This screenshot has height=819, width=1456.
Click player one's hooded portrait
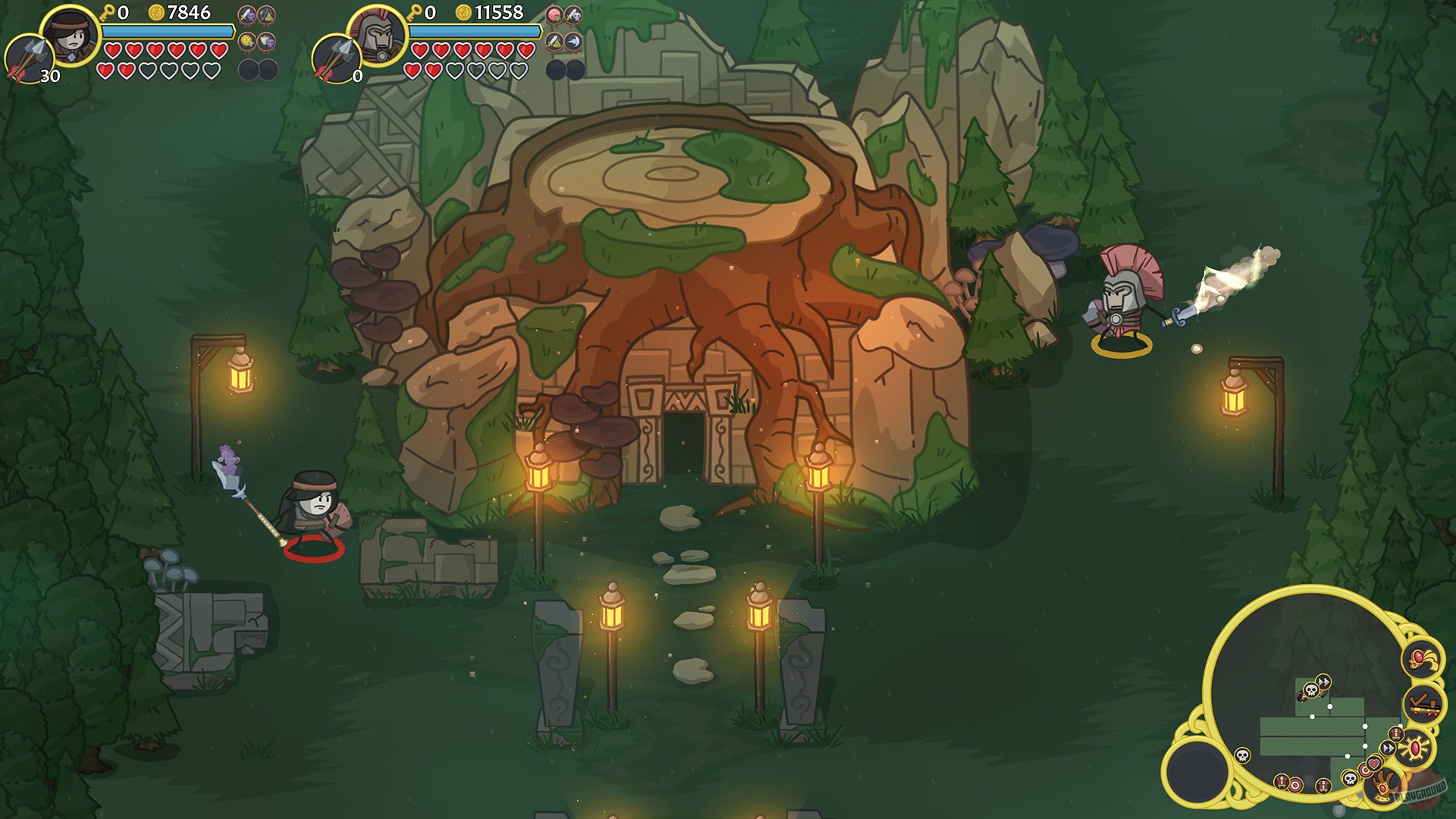(71, 35)
